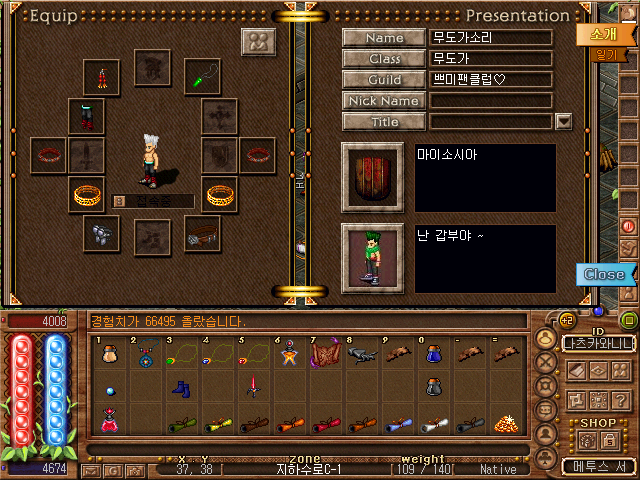Select the blue boots in inventory

click(x=183, y=387)
